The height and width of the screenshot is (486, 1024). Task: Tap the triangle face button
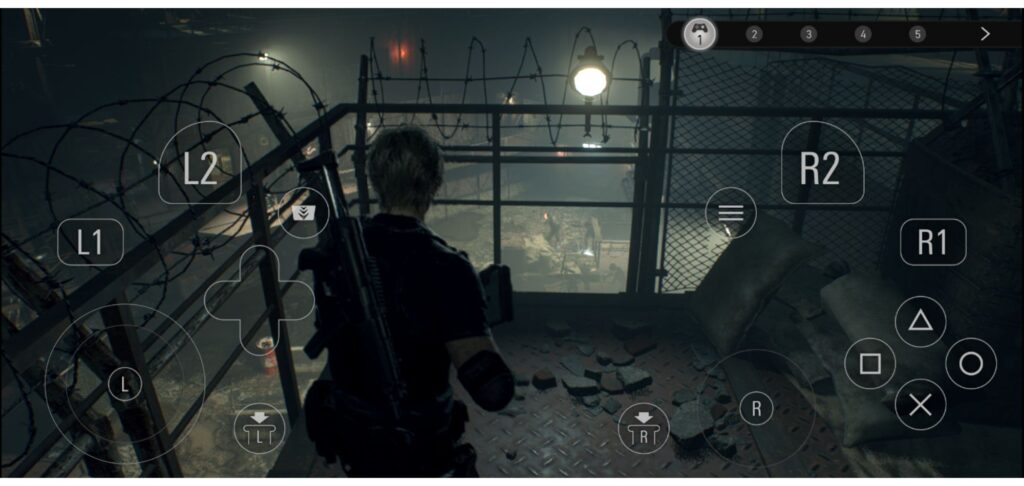point(920,321)
